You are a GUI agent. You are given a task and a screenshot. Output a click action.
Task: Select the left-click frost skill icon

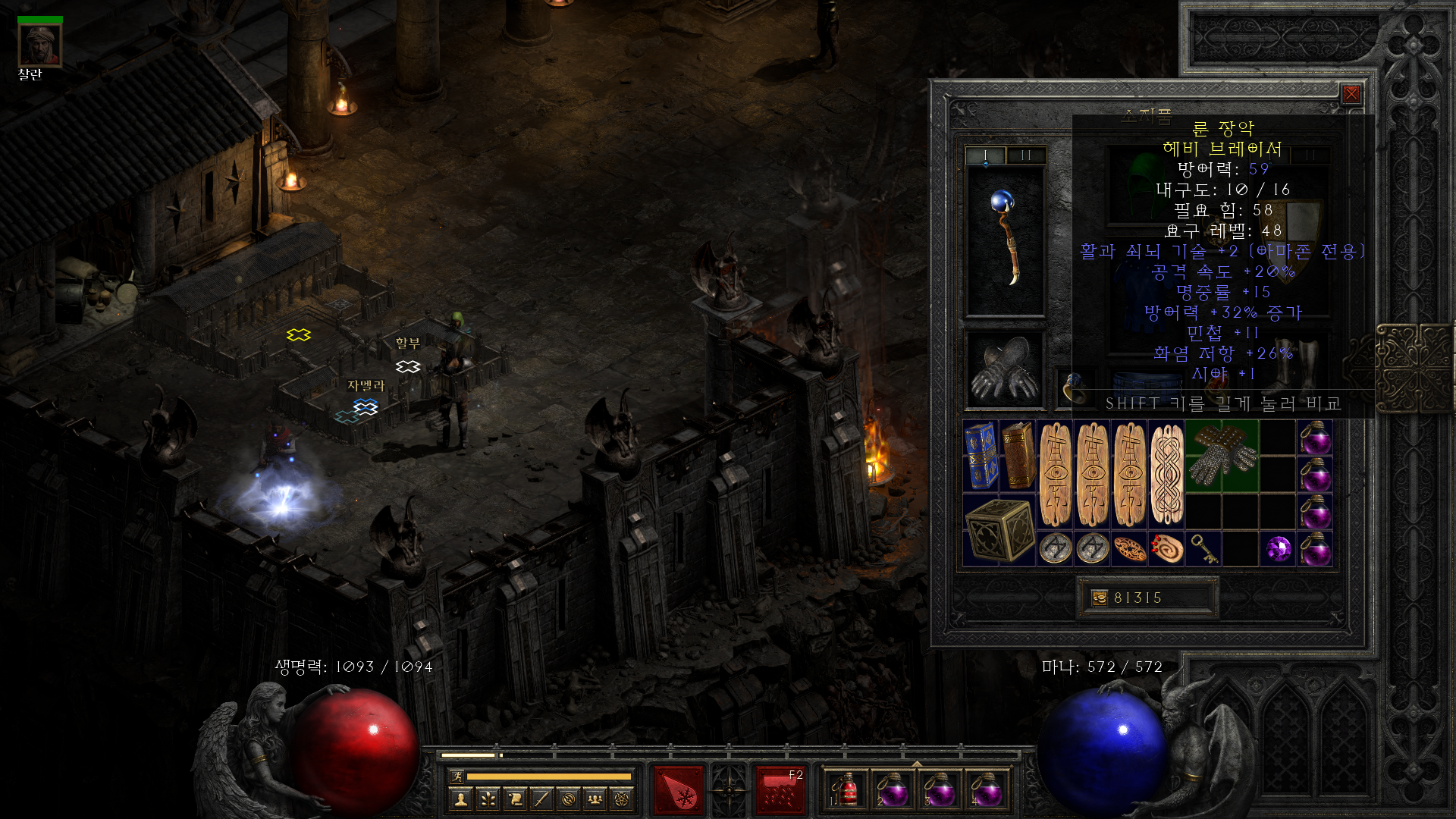tap(679, 790)
